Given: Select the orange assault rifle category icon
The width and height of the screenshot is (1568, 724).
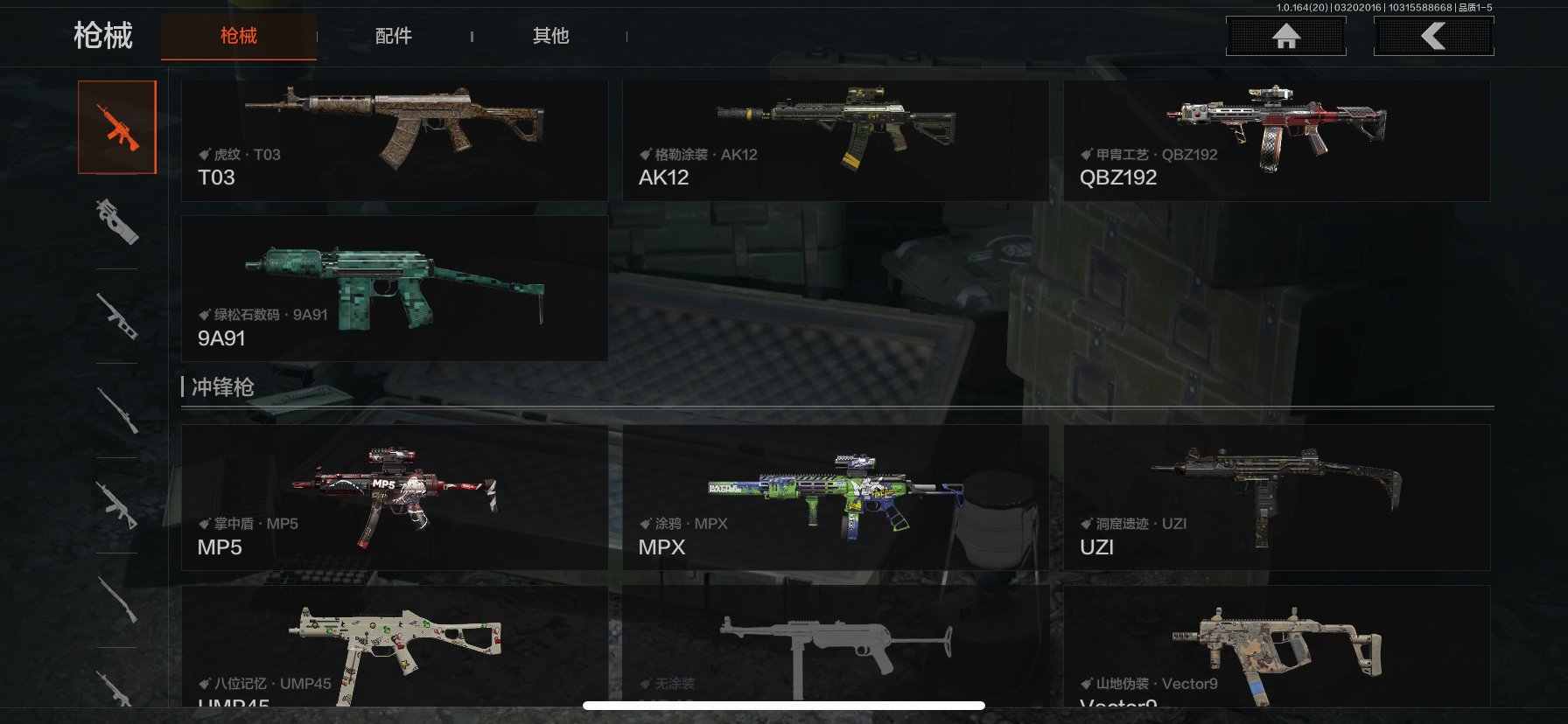Looking at the screenshot, I should point(117,128).
